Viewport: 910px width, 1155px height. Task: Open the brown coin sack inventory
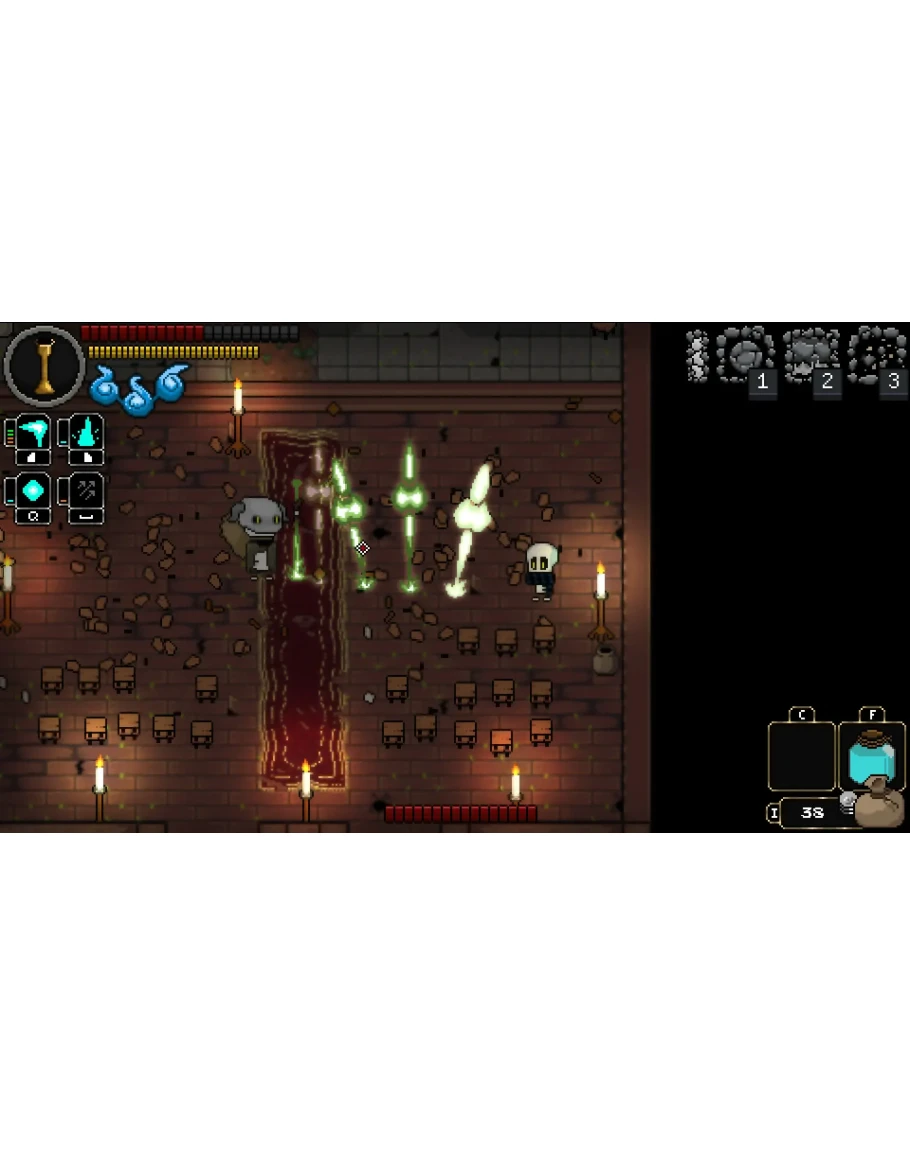point(878,805)
